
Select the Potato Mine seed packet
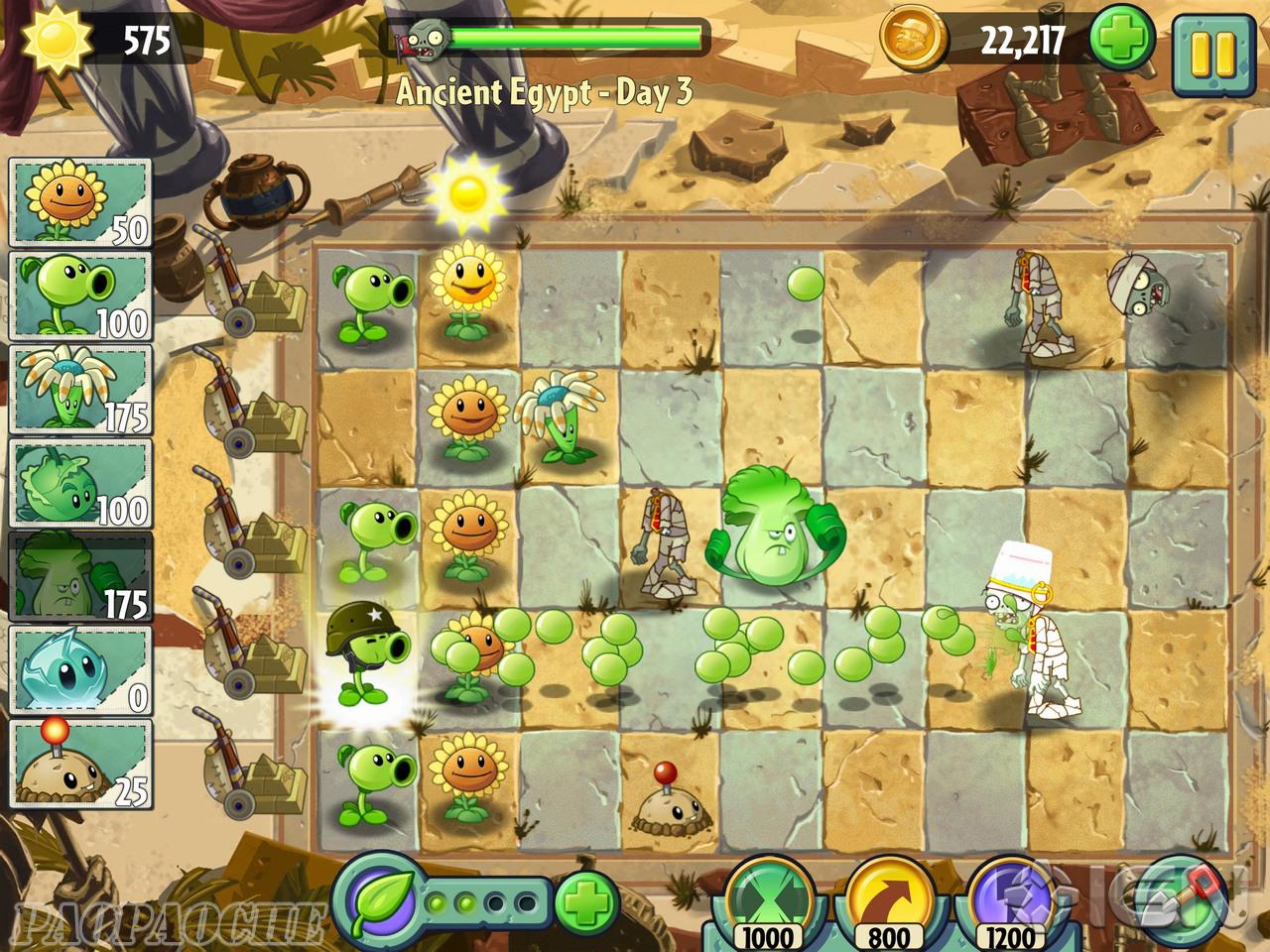pos(80,764)
